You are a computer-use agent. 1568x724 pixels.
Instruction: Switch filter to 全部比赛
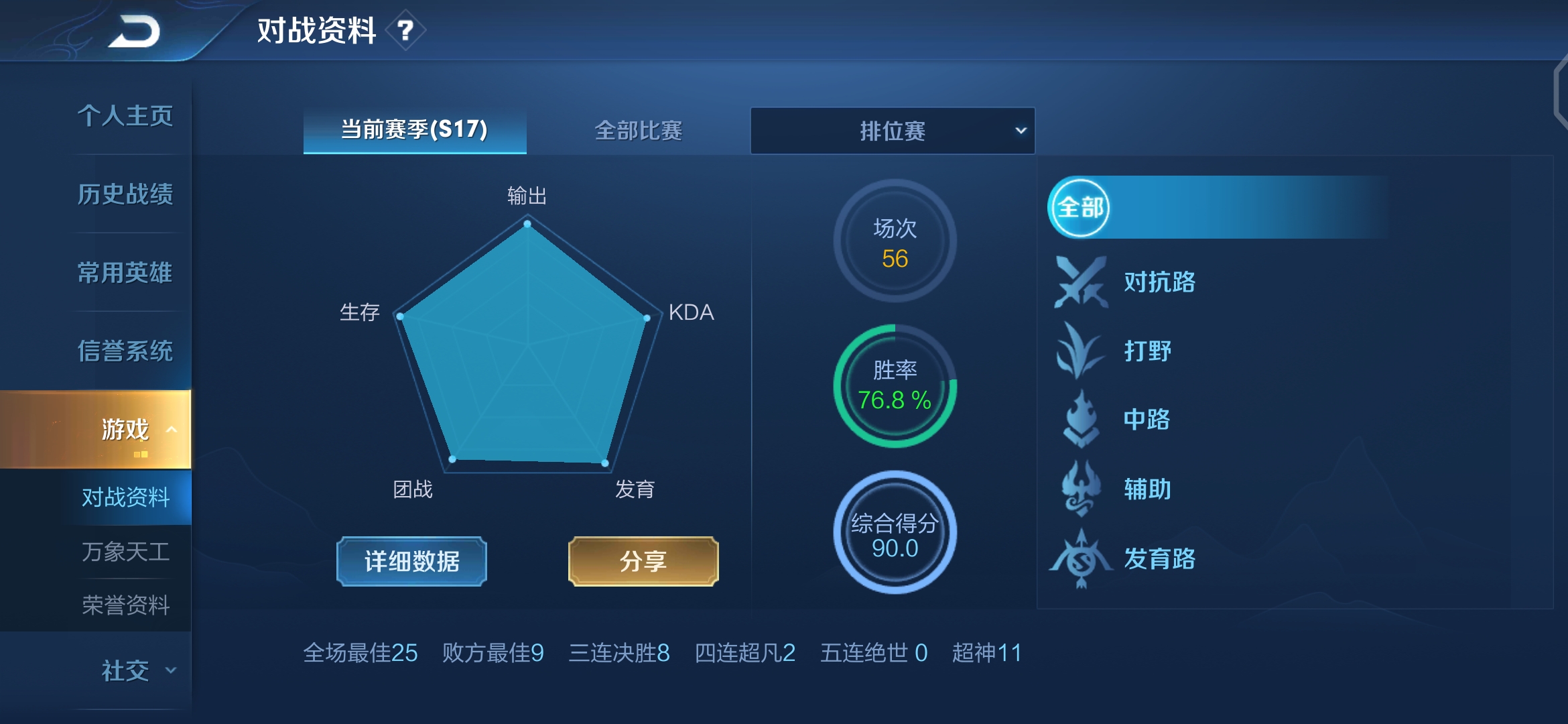tap(639, 131)
